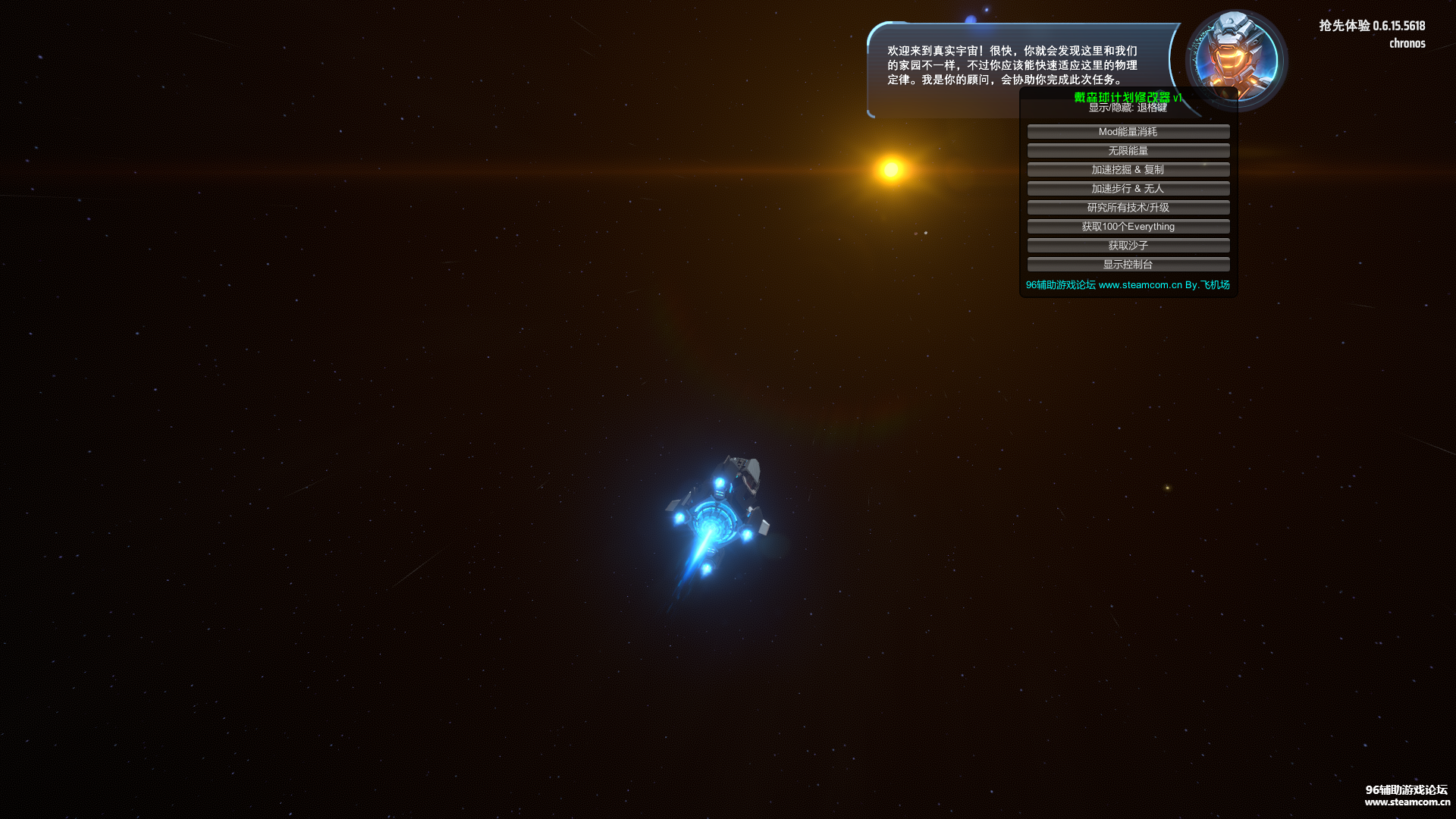
Task: Select 获取100个Everything button
Action: (x=1128, y=227)
